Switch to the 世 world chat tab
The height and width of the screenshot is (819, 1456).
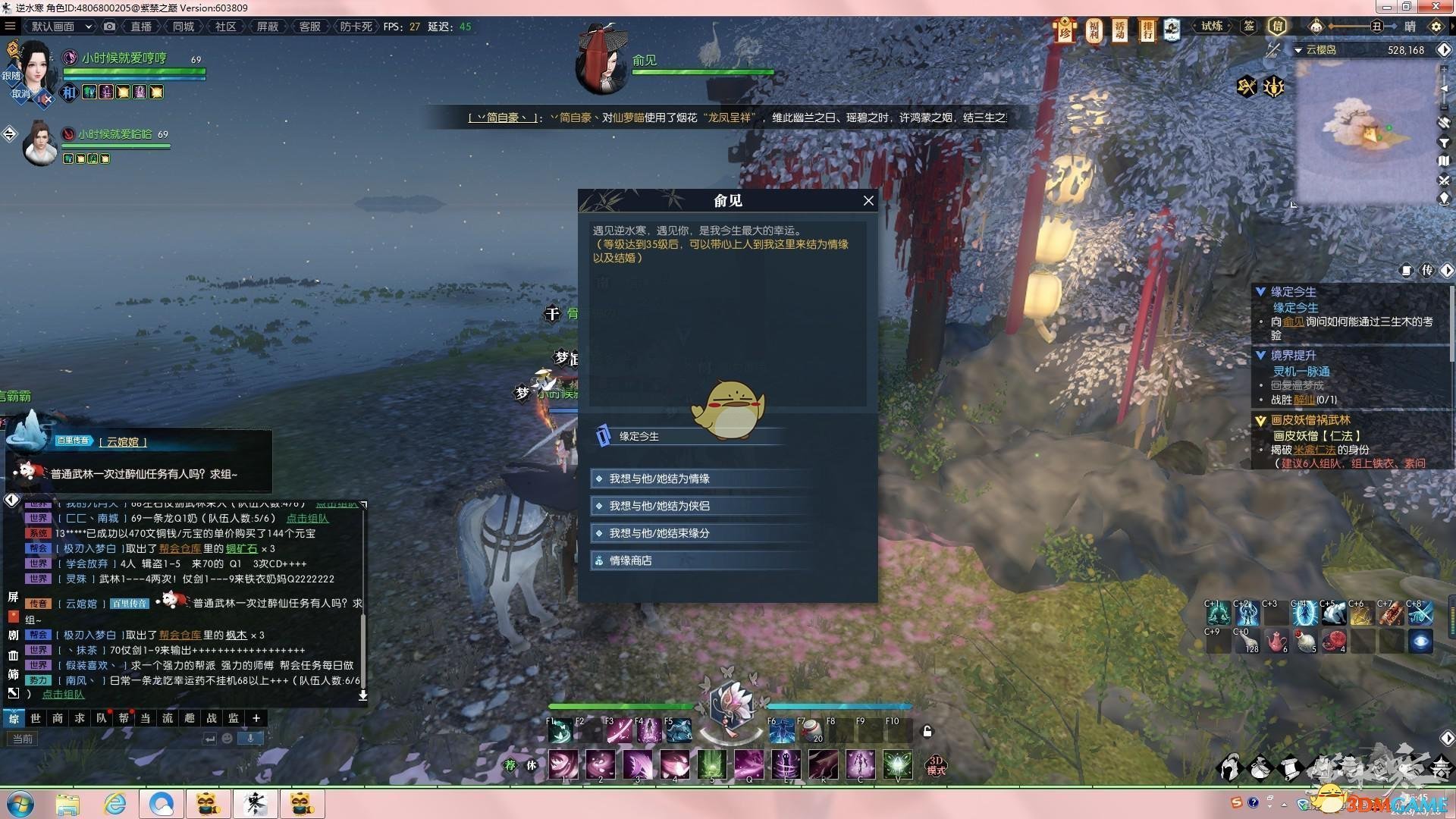click(36, 718)
